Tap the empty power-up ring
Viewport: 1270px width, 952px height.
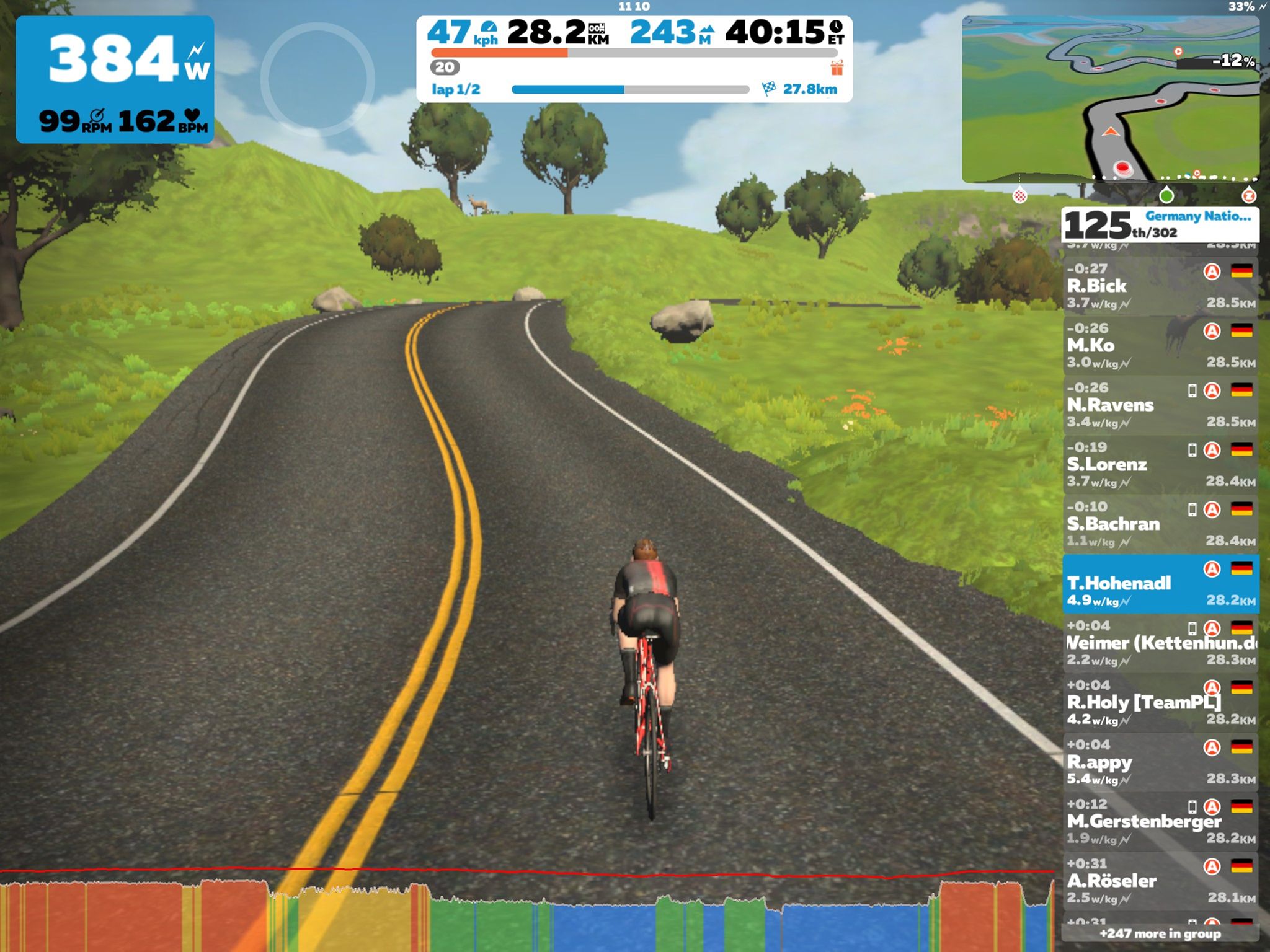coord(317,79)
